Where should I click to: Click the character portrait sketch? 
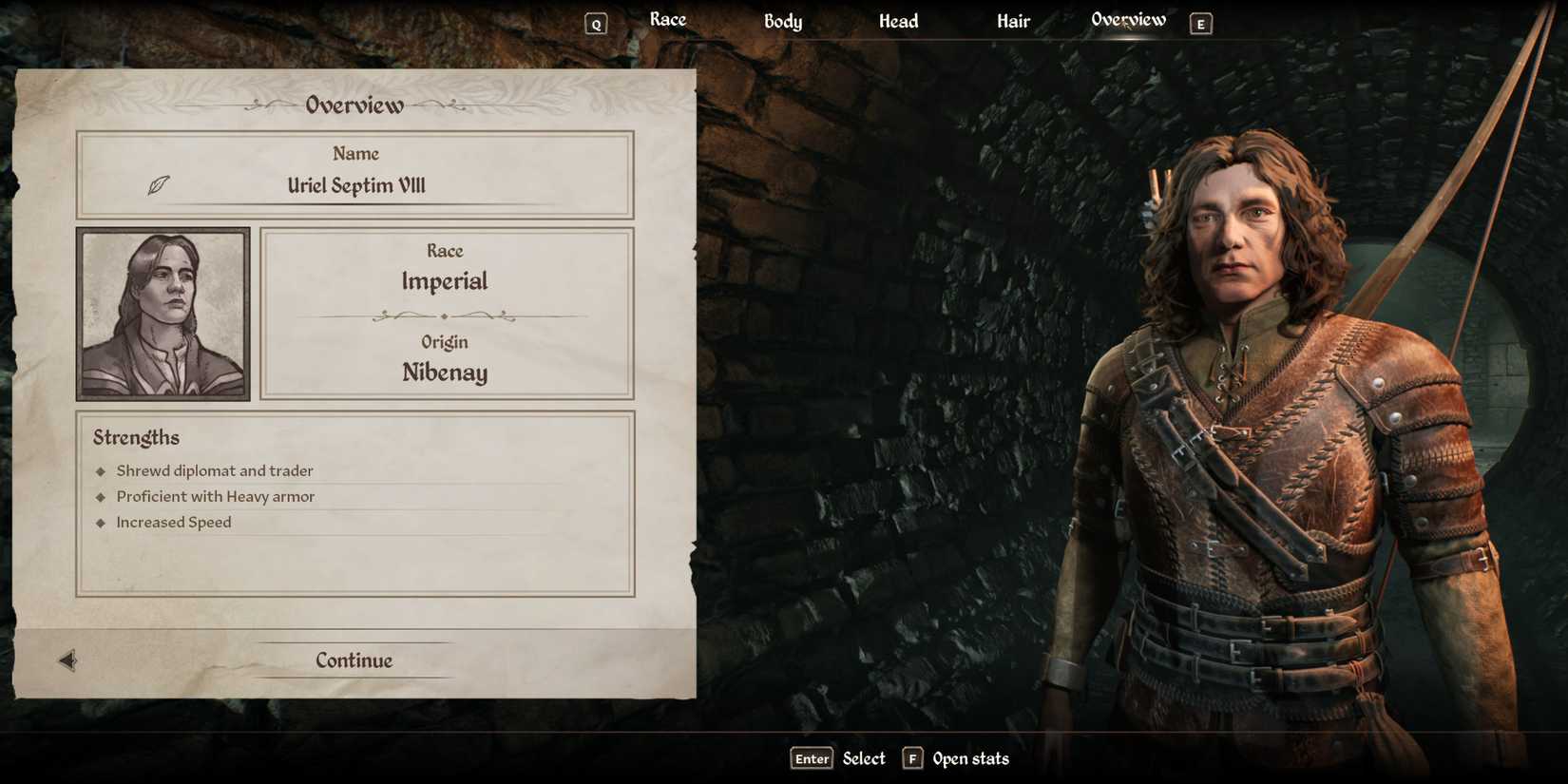[x=163, y=312]
